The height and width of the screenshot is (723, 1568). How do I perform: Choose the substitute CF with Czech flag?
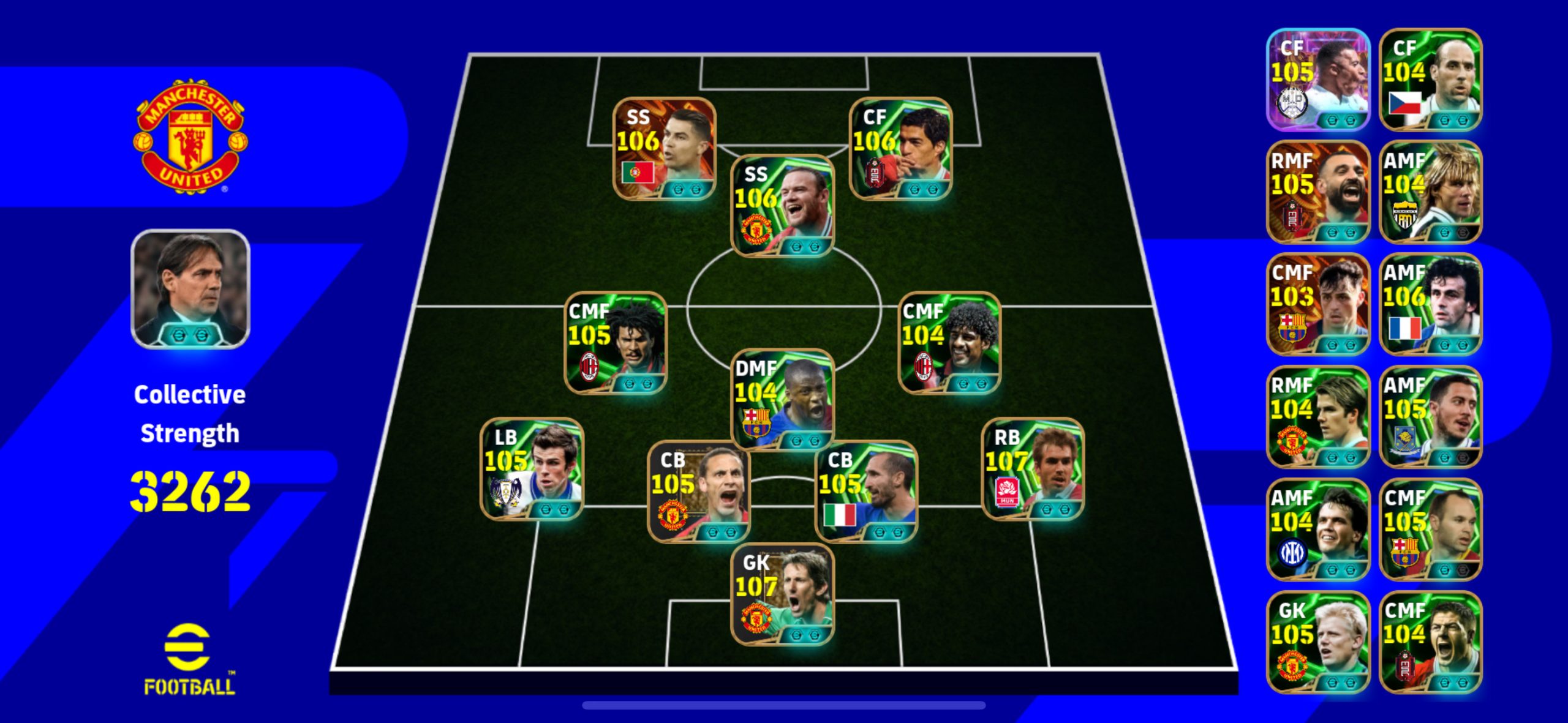(1430, 80)
